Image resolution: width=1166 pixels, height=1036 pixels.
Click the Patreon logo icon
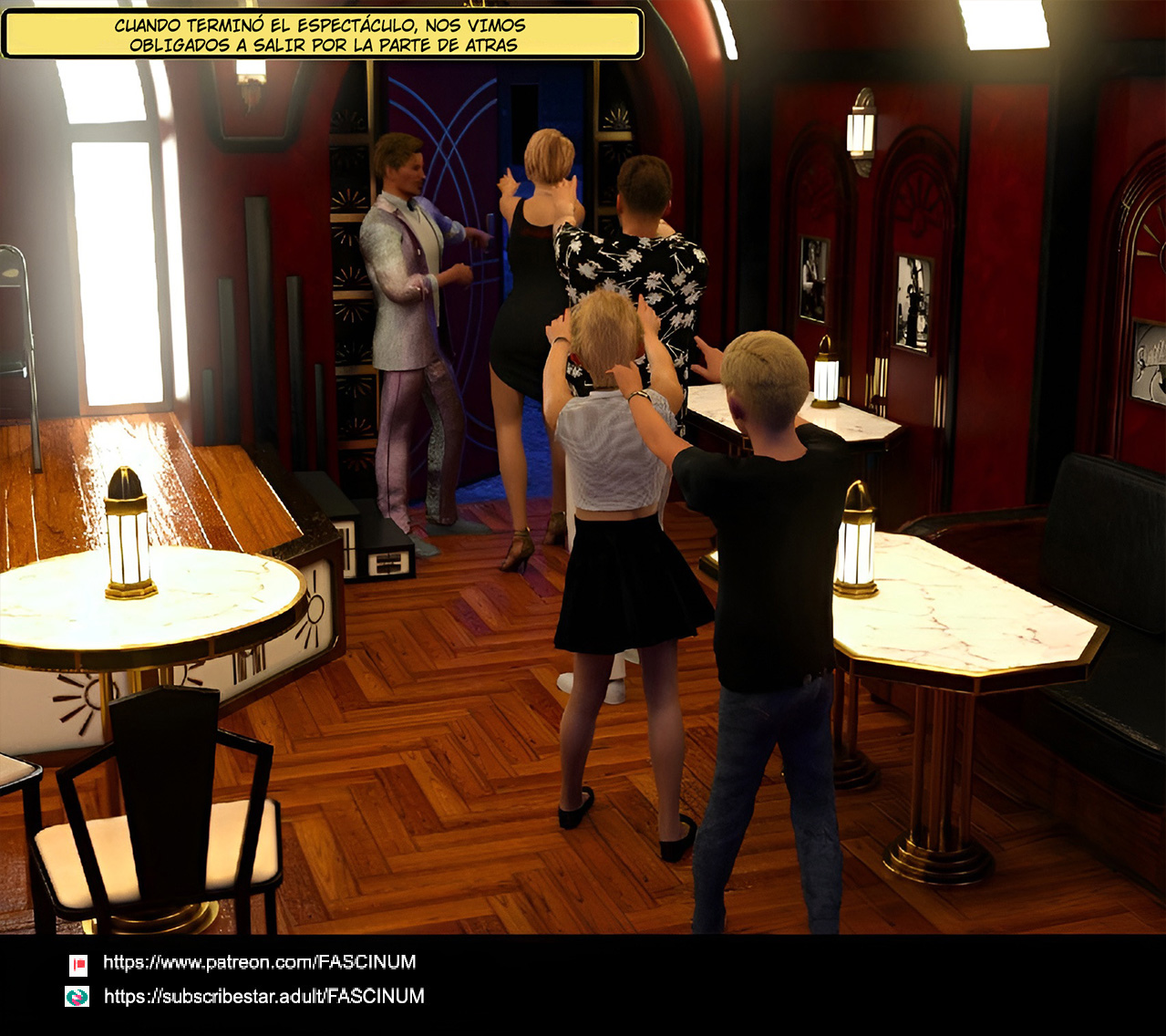click(78, 964)
